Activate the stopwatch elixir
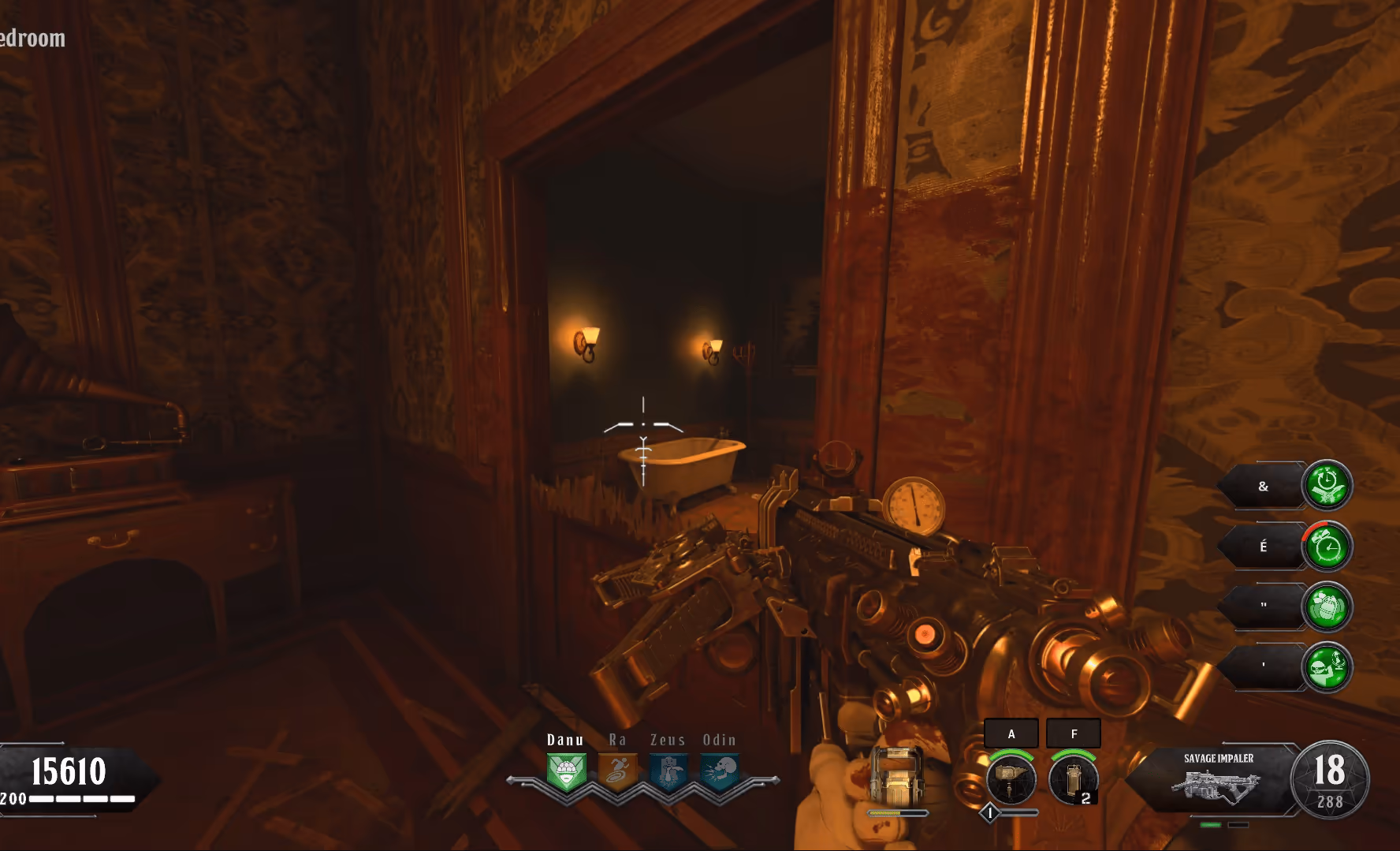 [1327, 485]
